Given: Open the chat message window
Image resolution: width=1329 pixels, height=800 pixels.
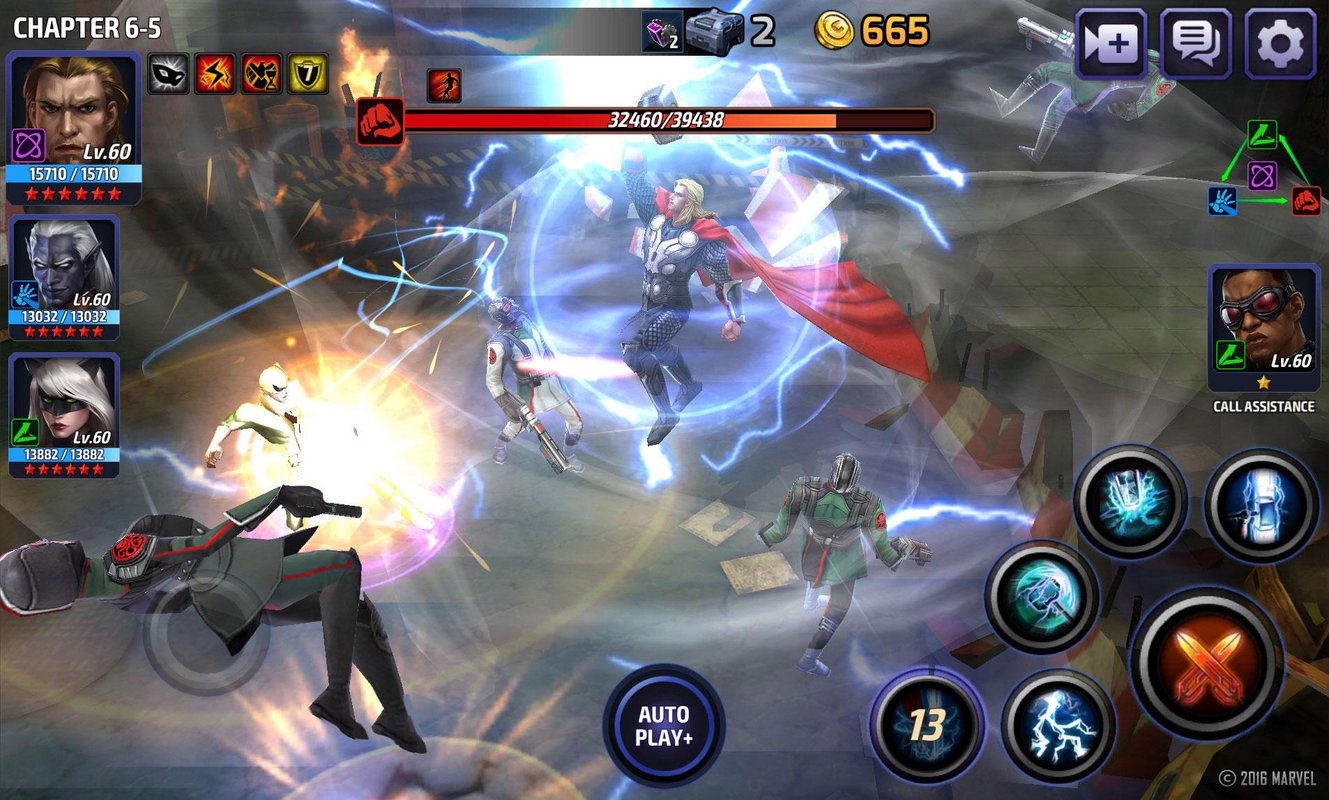Looking at the screenshot, I should (x=1196, y=44).
